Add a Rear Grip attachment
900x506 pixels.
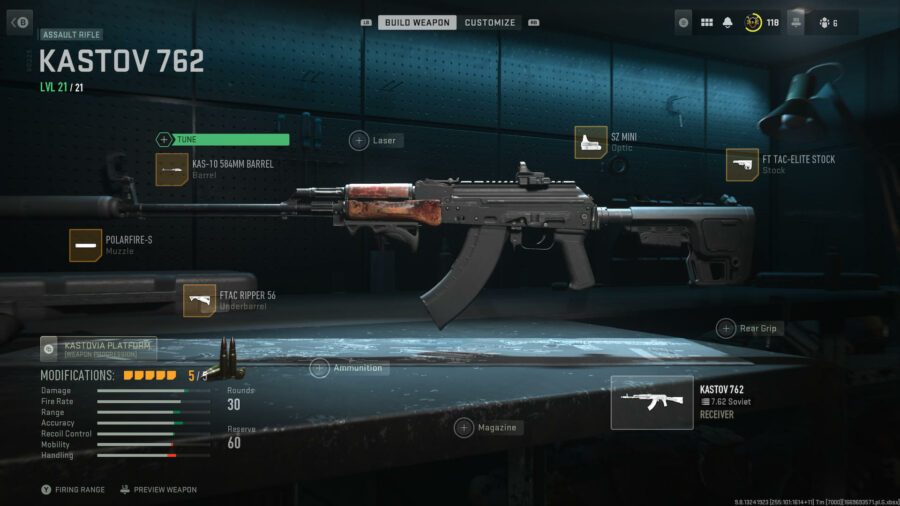point(726,328)
